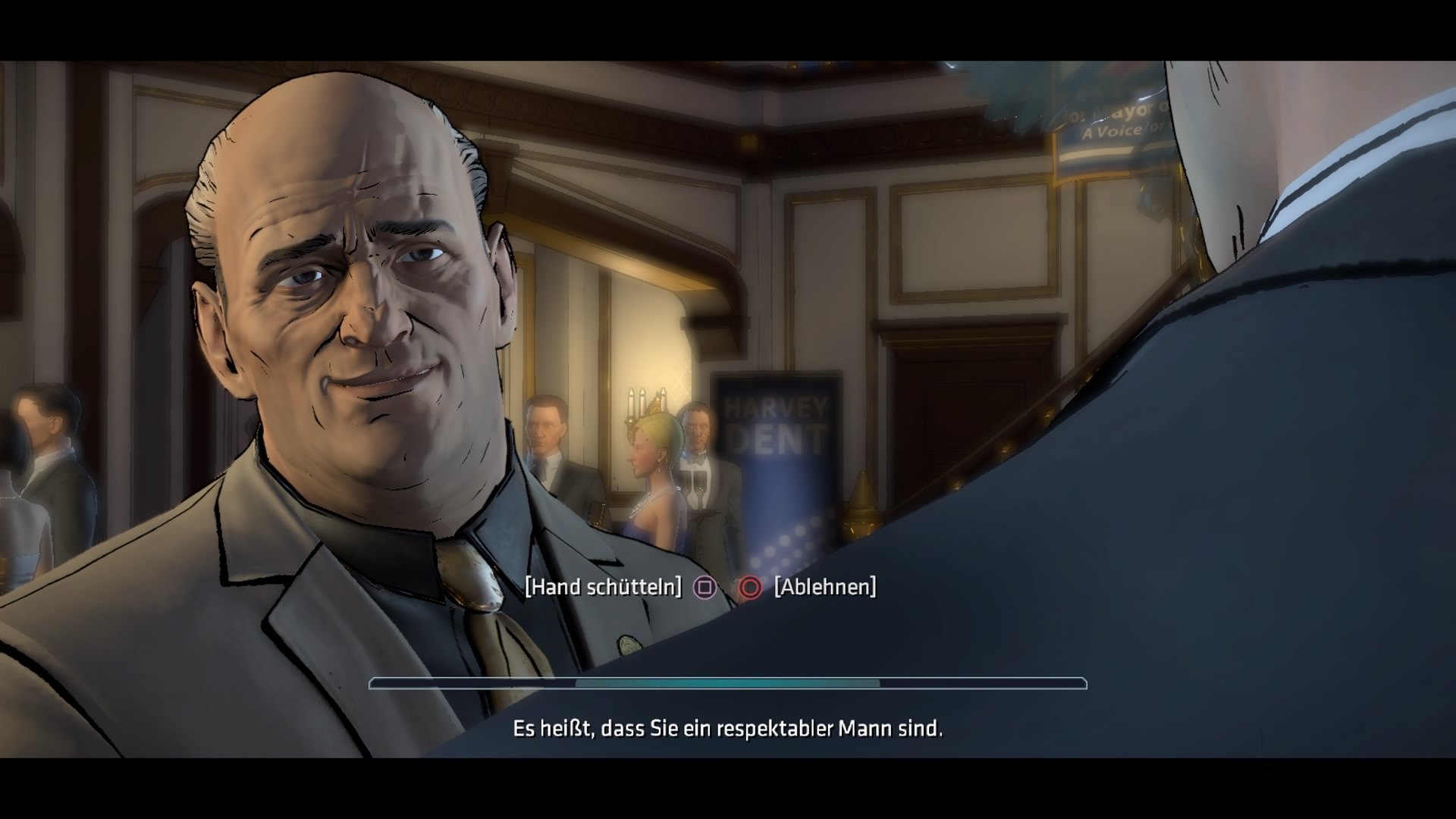Viewport: 1456px width, 819px height.
Task: Choose the [Ablehnen] dialogue option
Action: click(824, 585)
